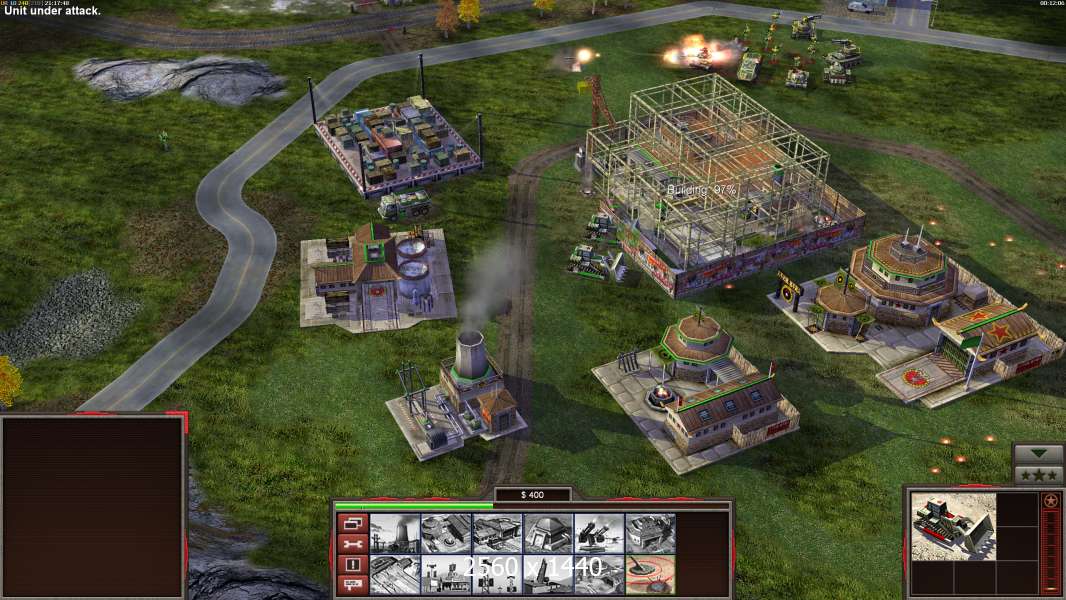Queue the Supply Center build icon
Viewport: 1066px width, 600px height.
497,533
